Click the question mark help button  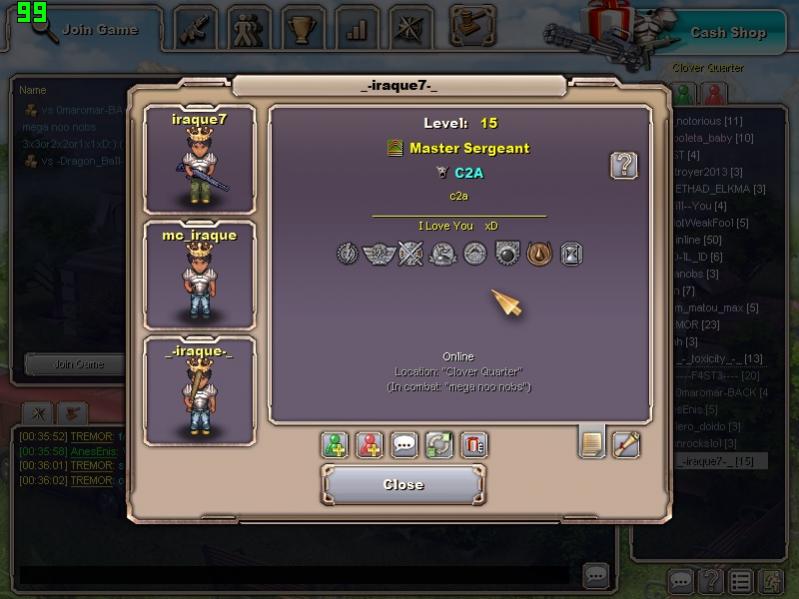click(624, 166)
